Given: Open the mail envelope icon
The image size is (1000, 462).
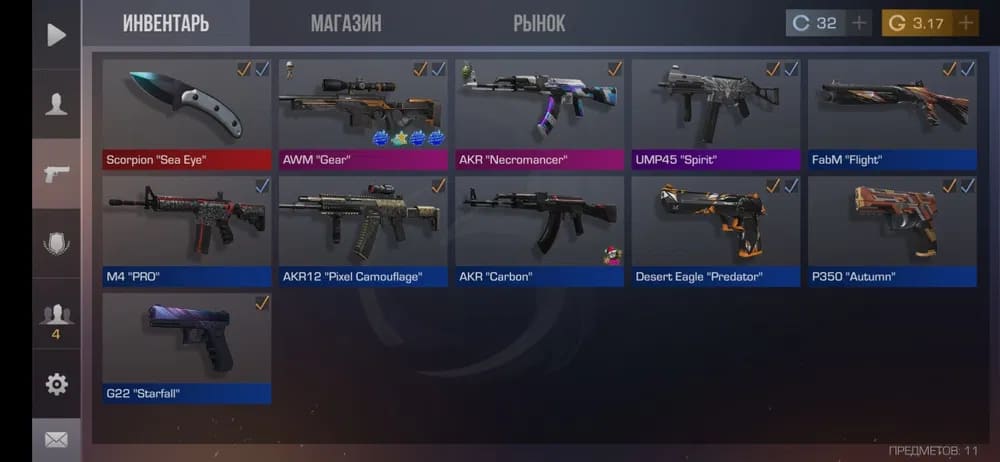Looking at the screenshot, I should (56, 439).
